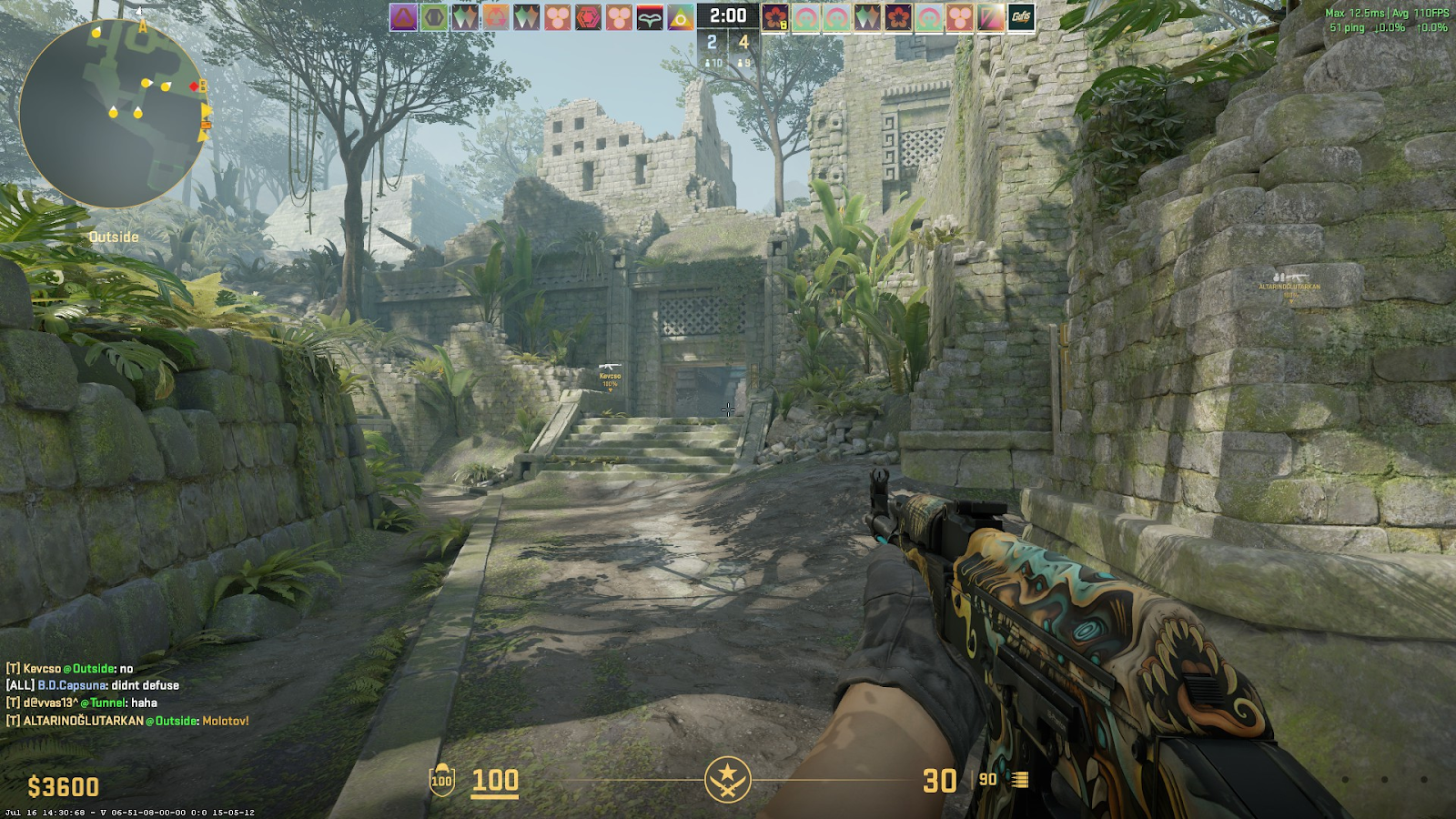Select the purple triangle player avatar

point(403,17)
